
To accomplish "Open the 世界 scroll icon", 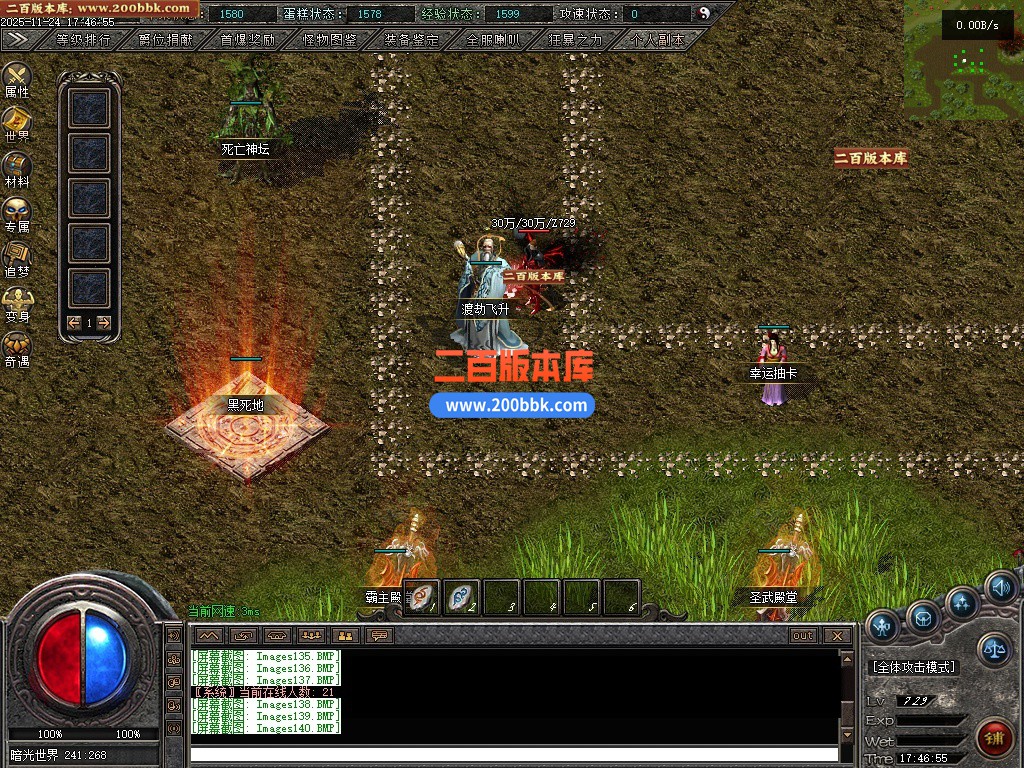I will [x=17, y=121].
